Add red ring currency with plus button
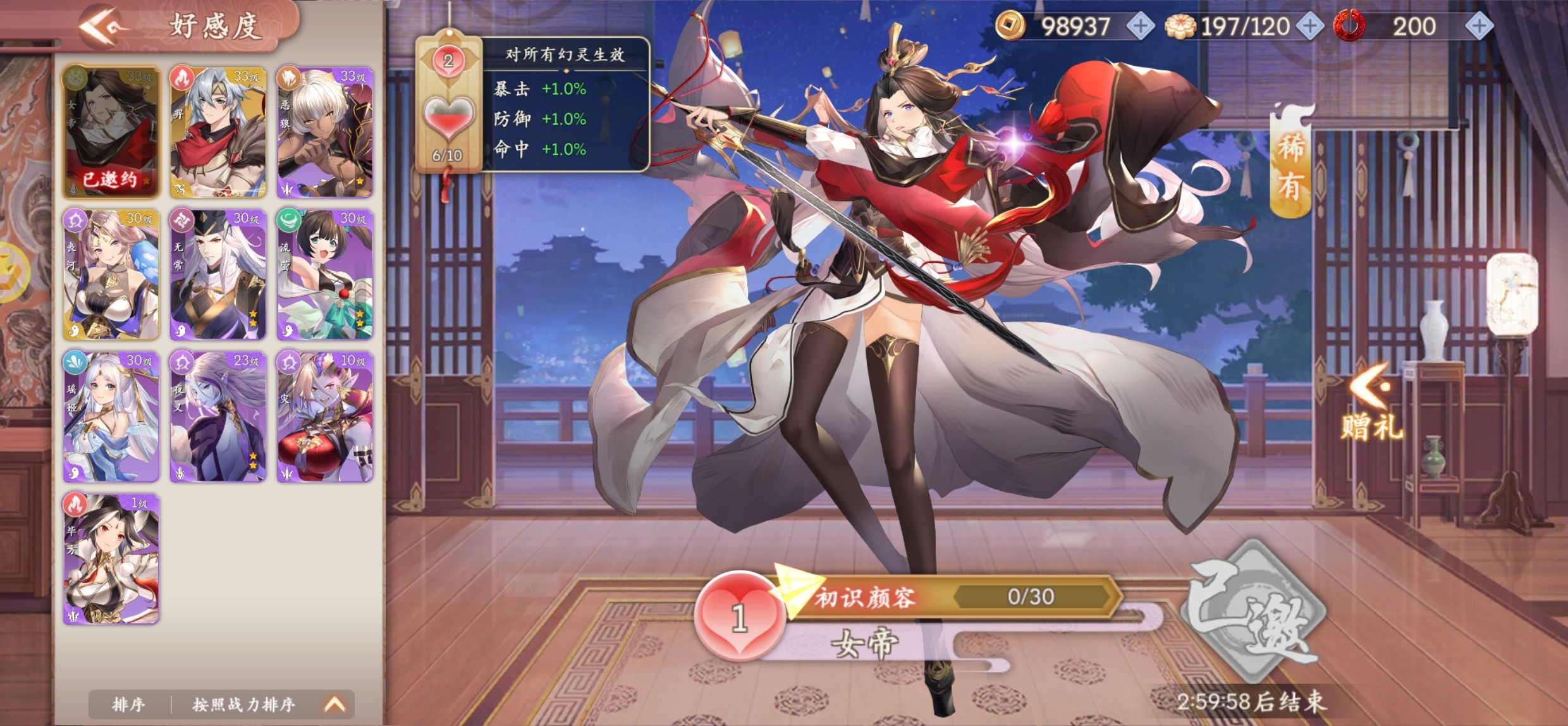 pos(1479,27)
